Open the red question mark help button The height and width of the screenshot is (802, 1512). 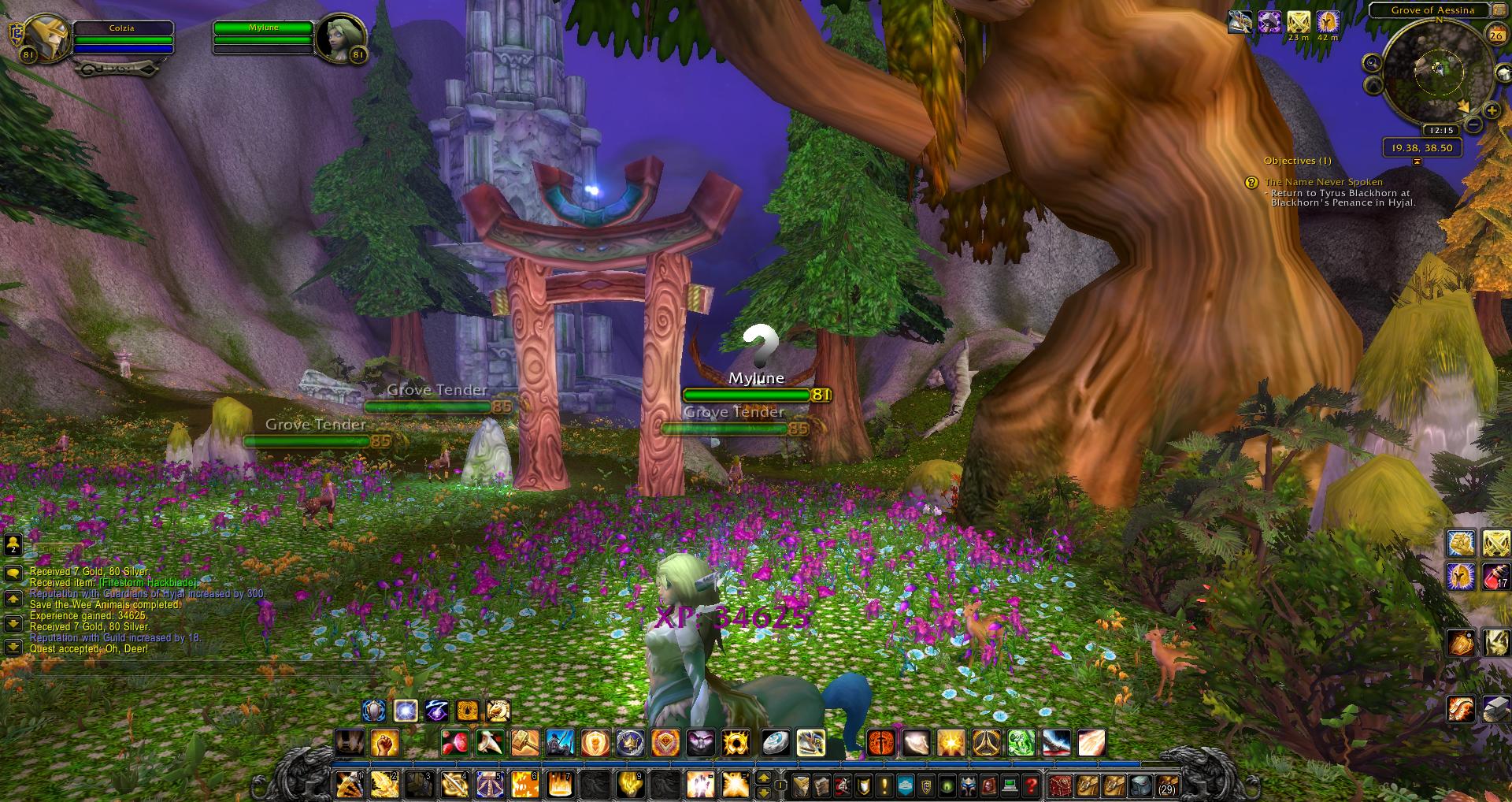(x=1032, y=785)
